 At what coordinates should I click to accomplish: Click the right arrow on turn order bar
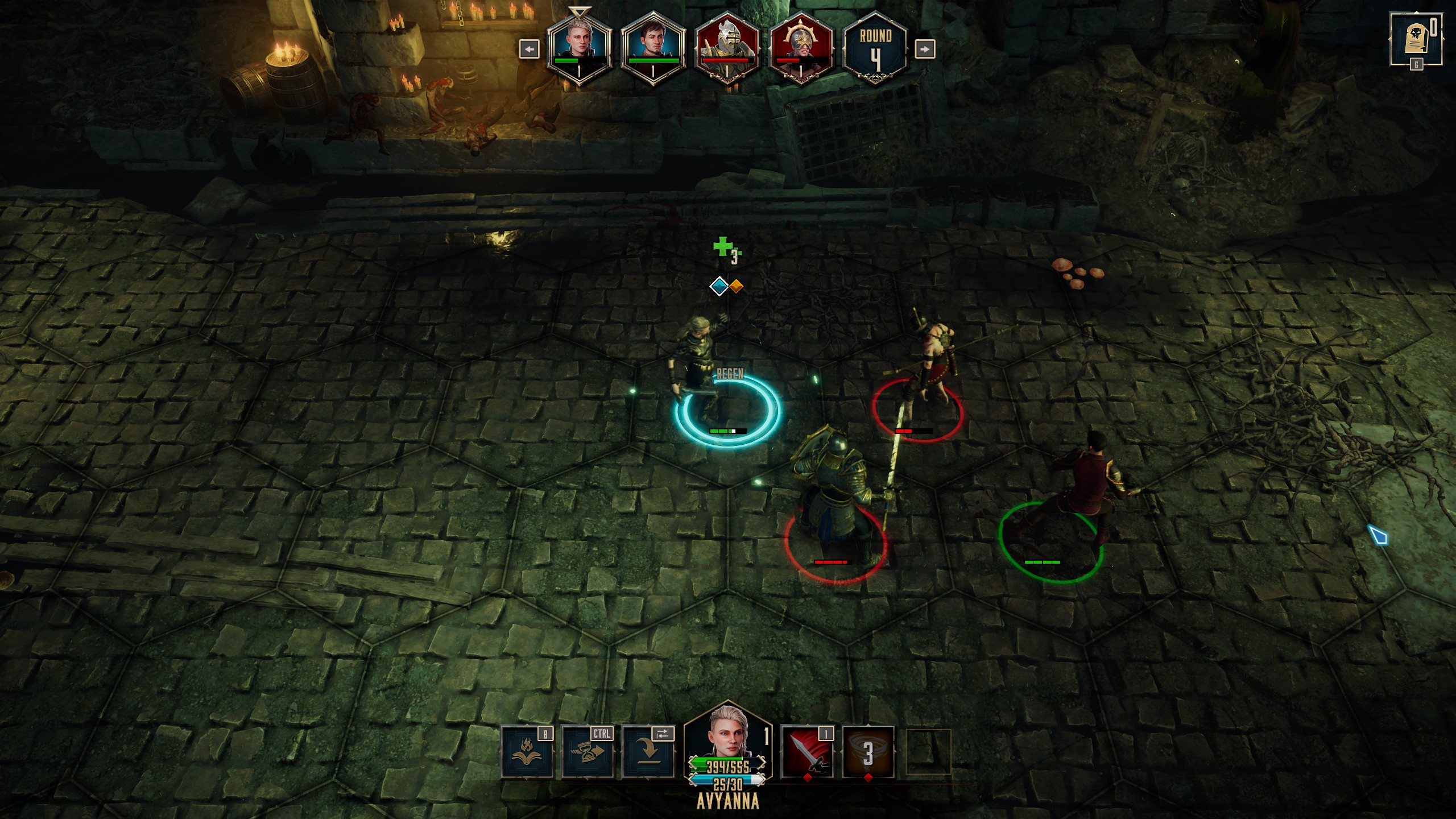[x=924, y=49]
